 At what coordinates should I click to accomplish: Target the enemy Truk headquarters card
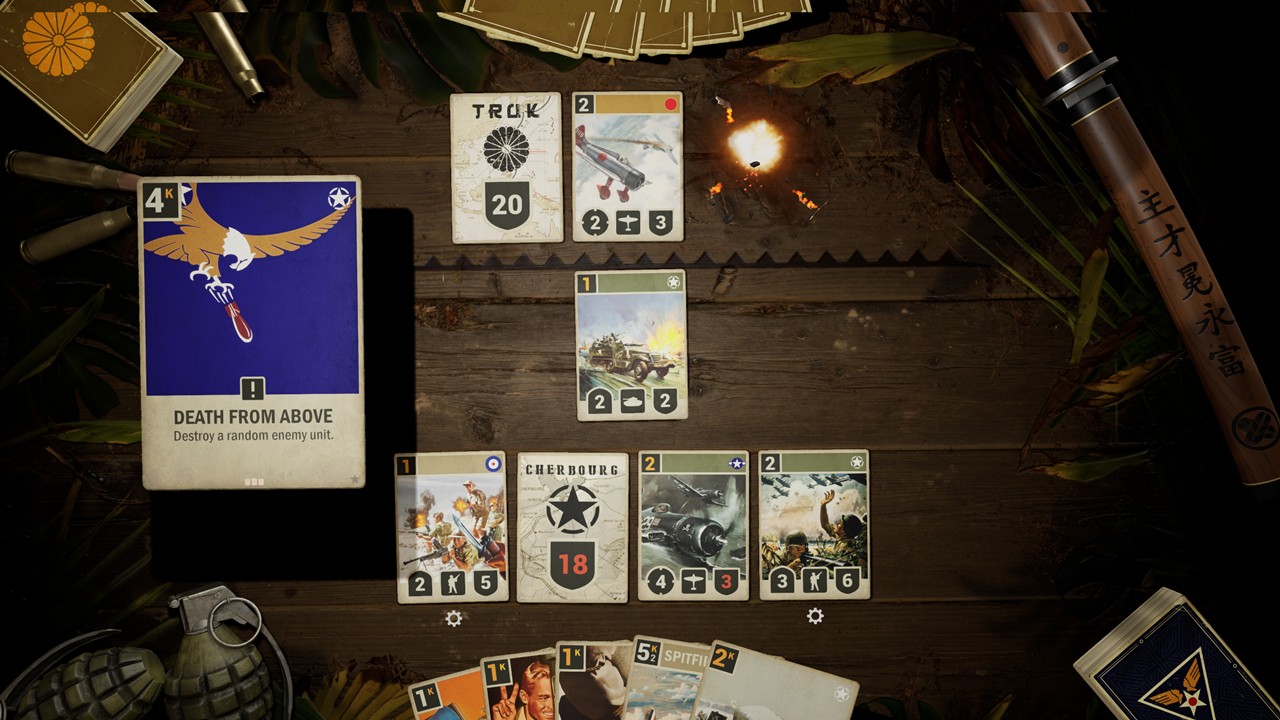[506, 167]
